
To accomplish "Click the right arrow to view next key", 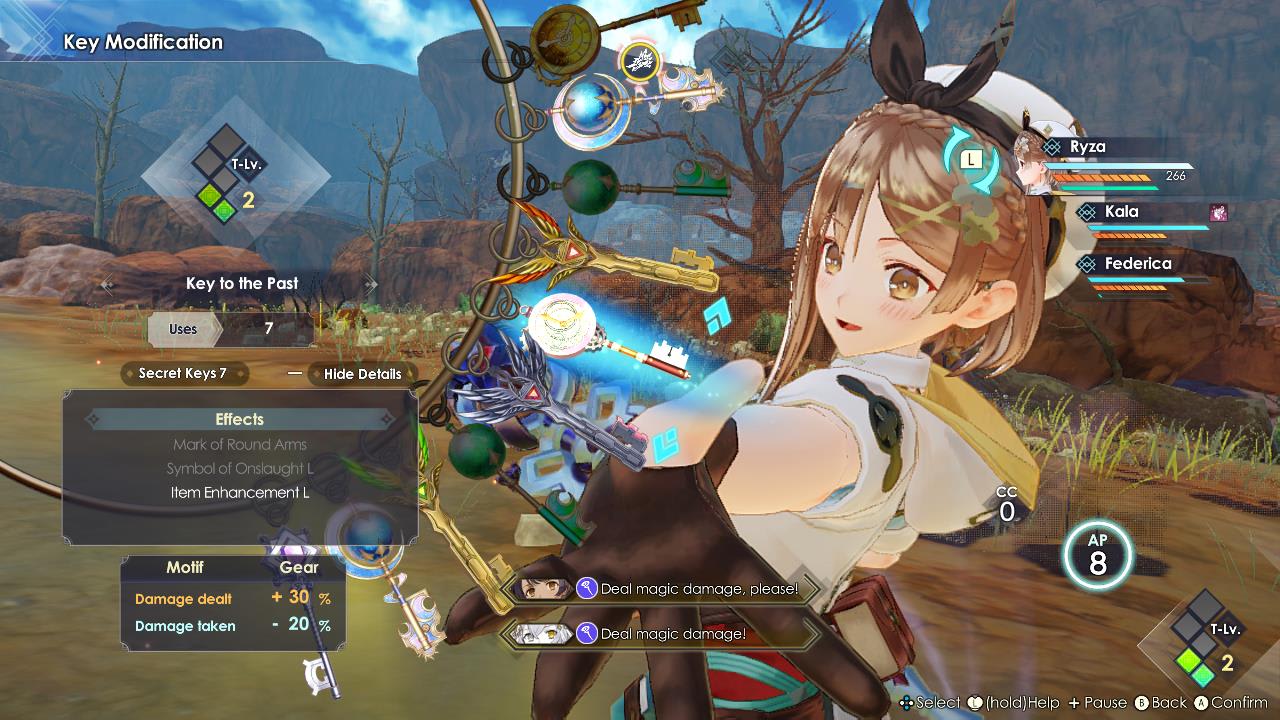I will coord(370,283).
